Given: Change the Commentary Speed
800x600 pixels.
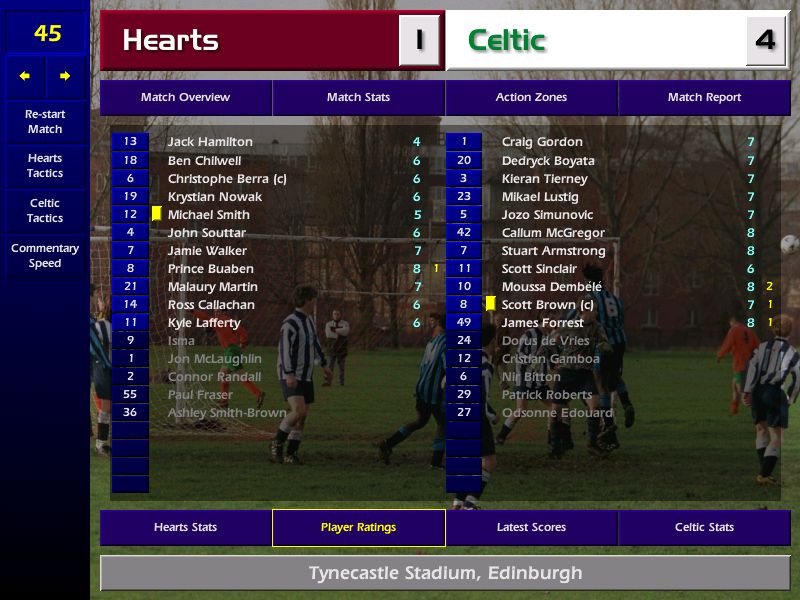Looking at the screenshot, I should 45,255.
